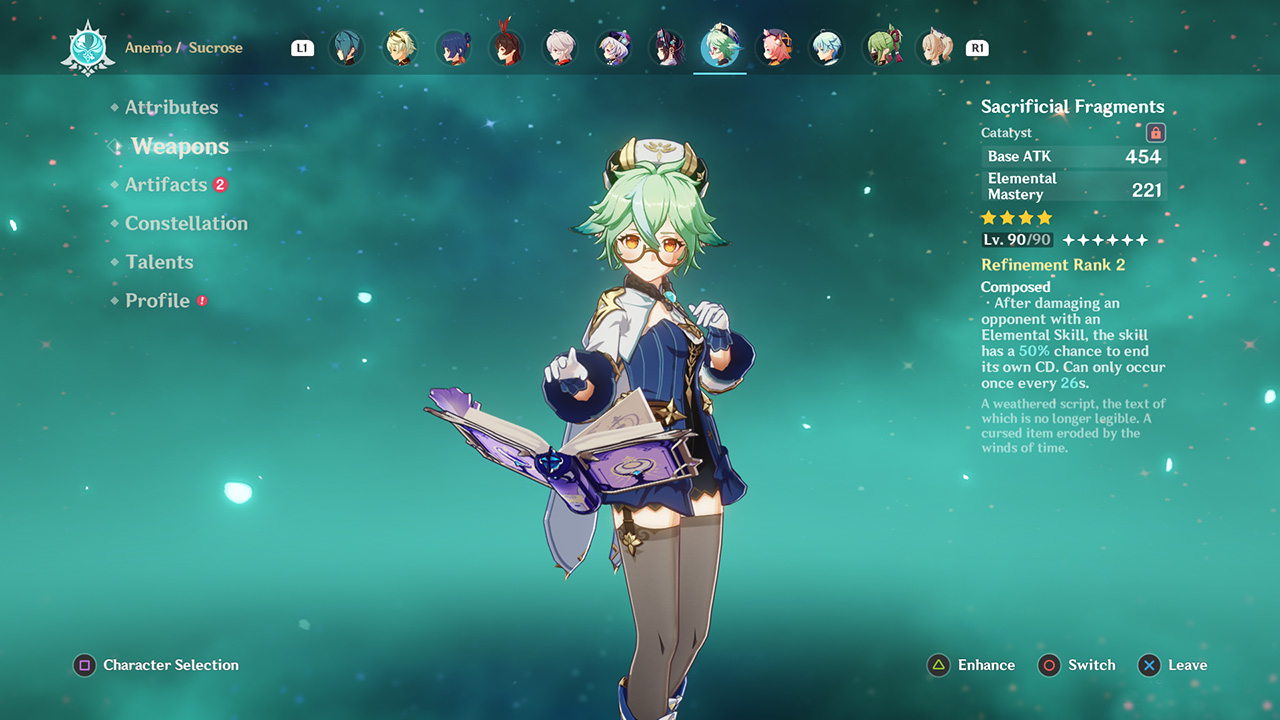Select the white-haired Kazuha portrait
1280x720 pixels.
point(560,47)
